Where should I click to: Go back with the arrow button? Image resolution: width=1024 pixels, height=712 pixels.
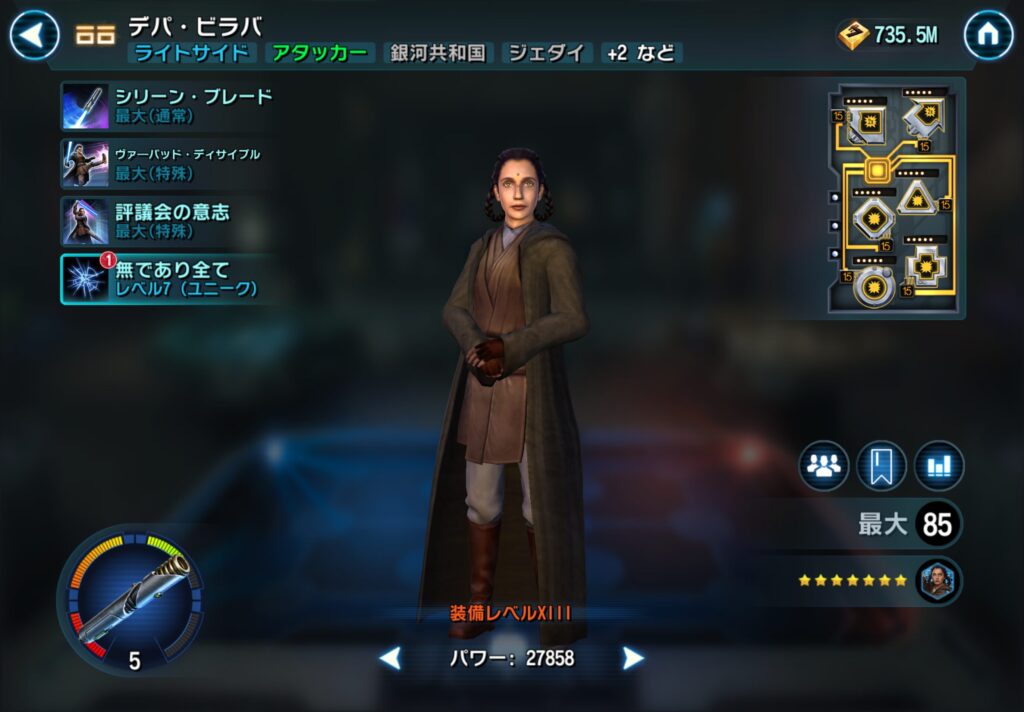point(34,36)
